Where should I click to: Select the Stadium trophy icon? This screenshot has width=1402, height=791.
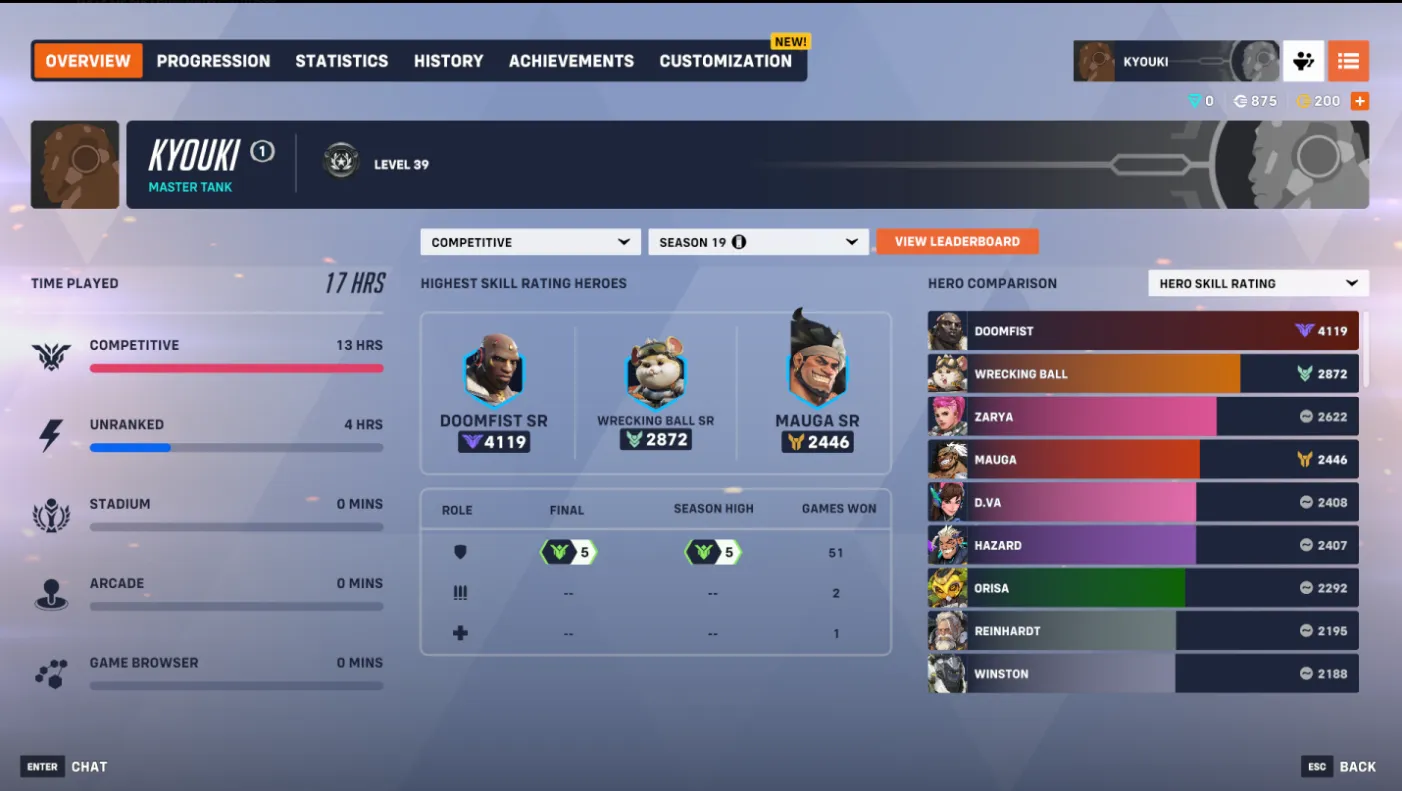click(51, 512)
